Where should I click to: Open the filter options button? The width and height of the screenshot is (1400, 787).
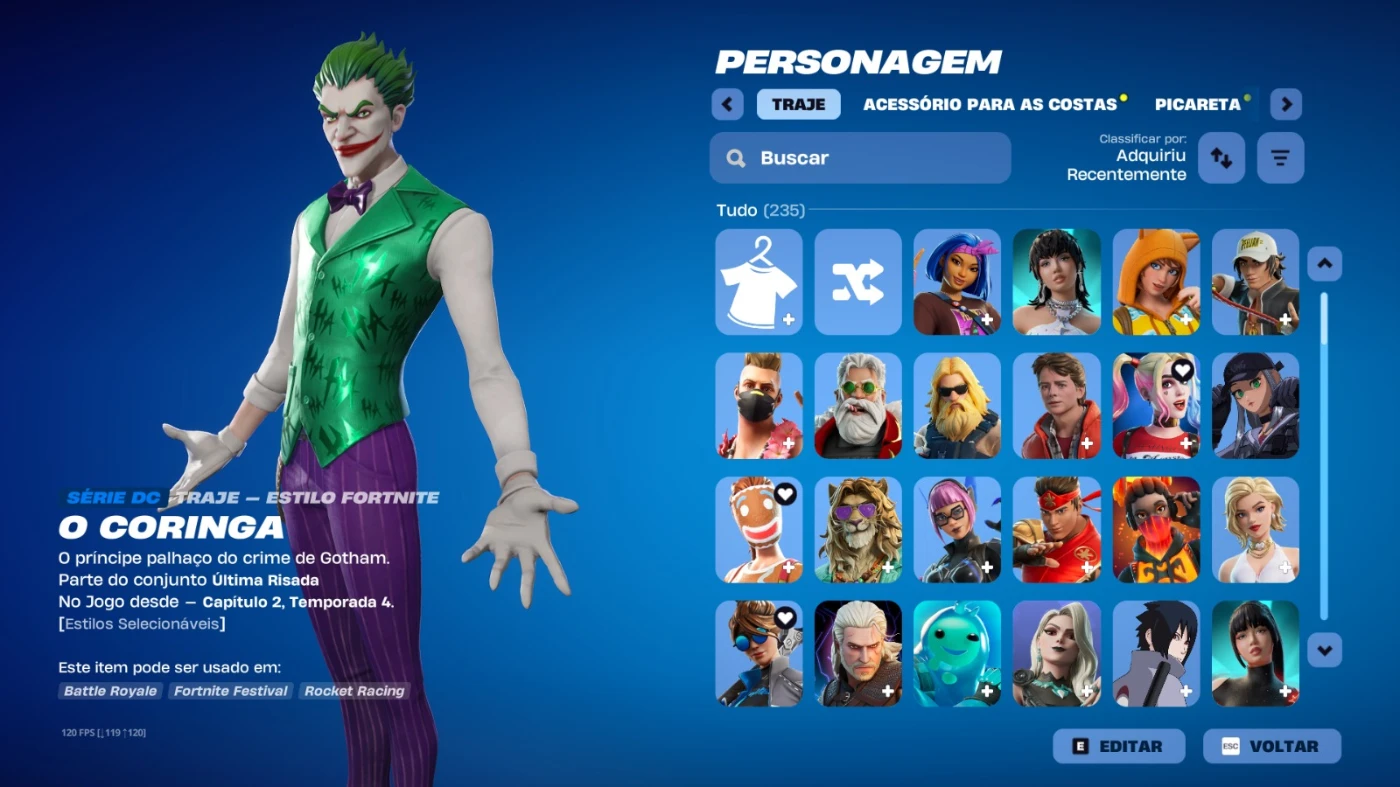1280,158
